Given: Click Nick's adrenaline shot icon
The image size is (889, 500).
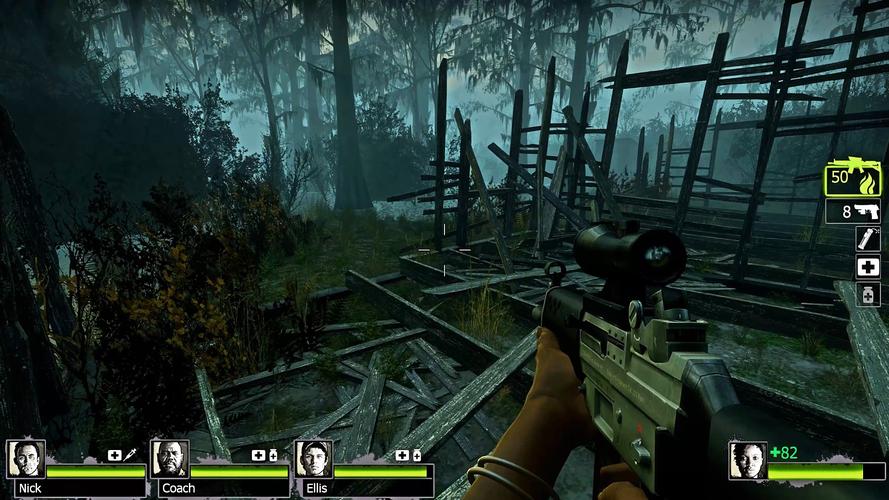Looking at the screenshot, I should [129, 455].
